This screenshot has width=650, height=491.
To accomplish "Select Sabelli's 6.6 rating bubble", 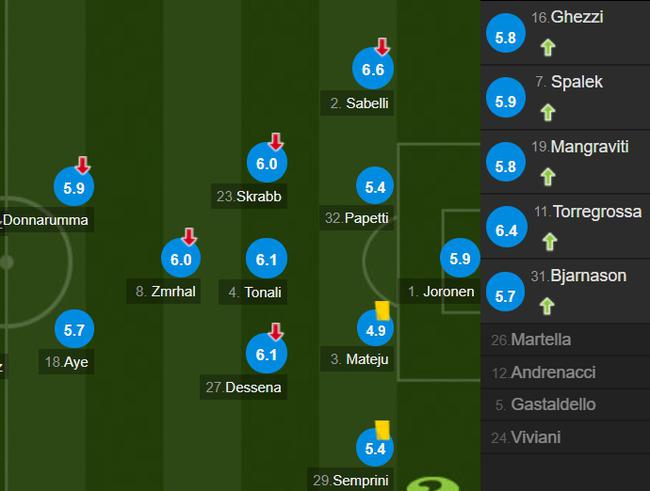I will [373, 69].
